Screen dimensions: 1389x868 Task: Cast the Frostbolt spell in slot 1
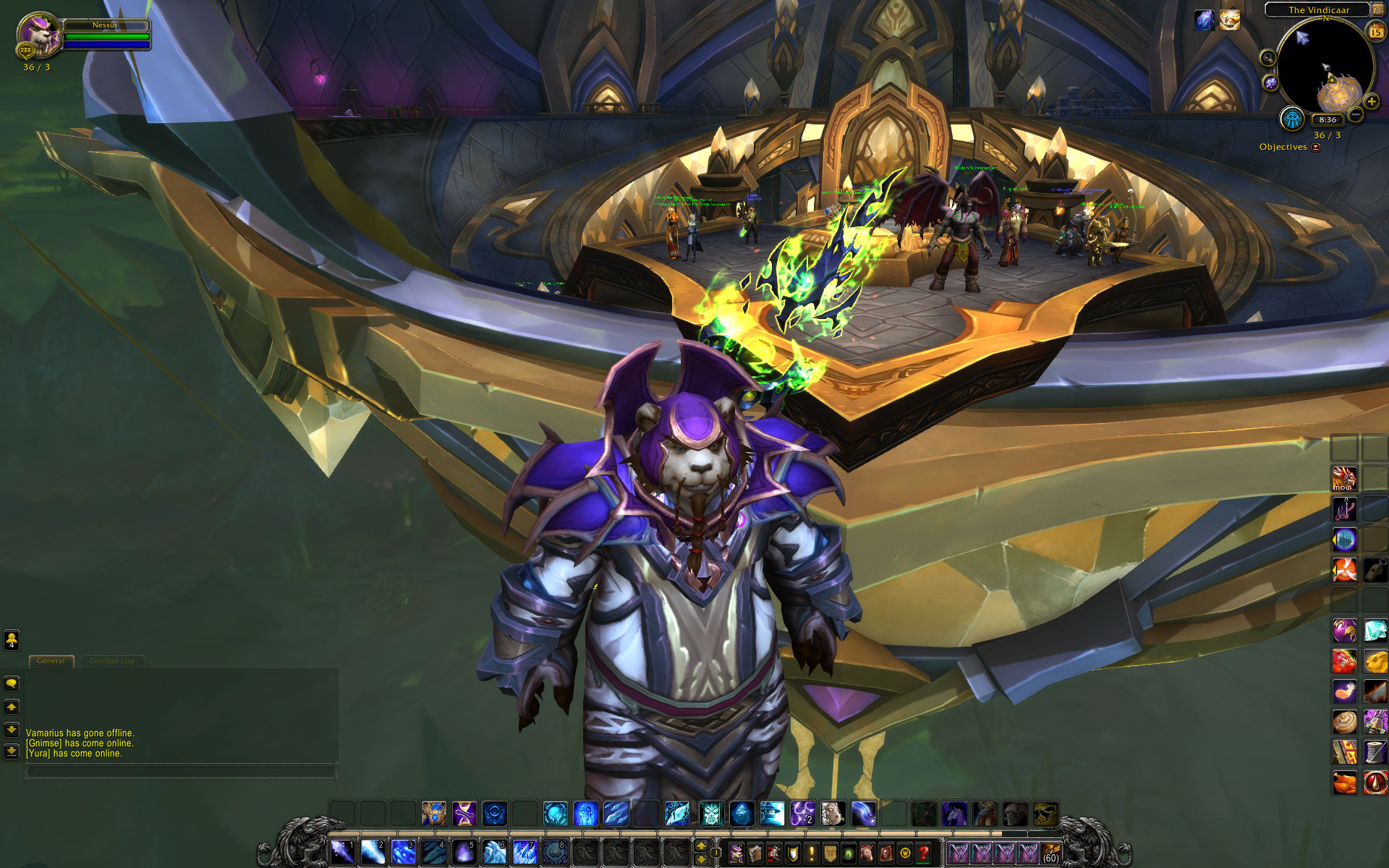point(342,851)
